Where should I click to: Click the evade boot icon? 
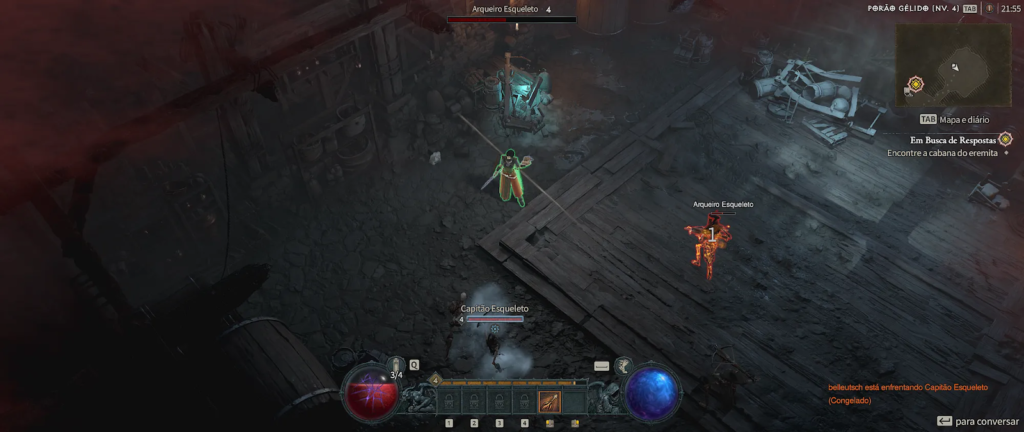(x=622, y=366)
